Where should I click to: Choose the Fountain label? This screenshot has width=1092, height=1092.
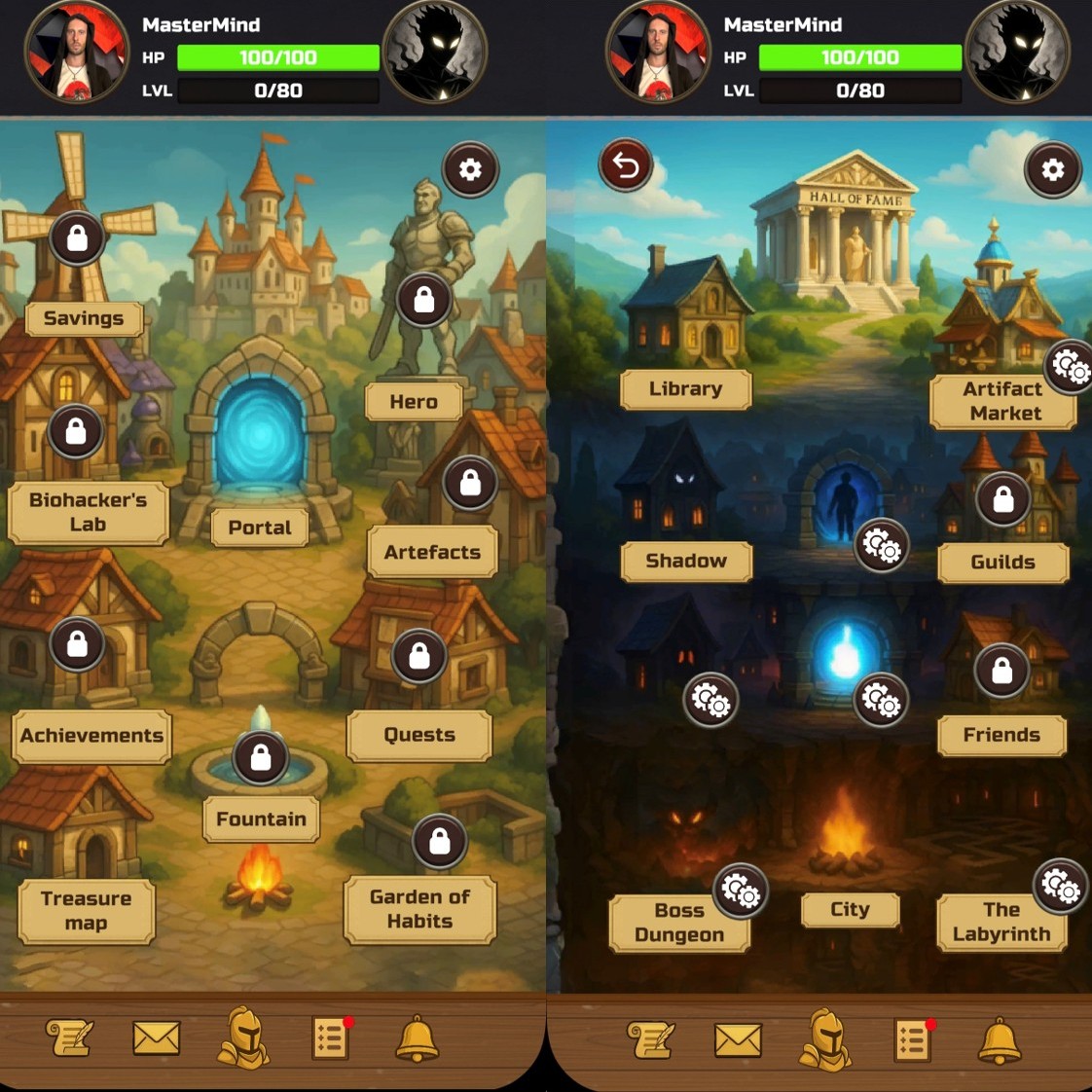coord(261,819)
